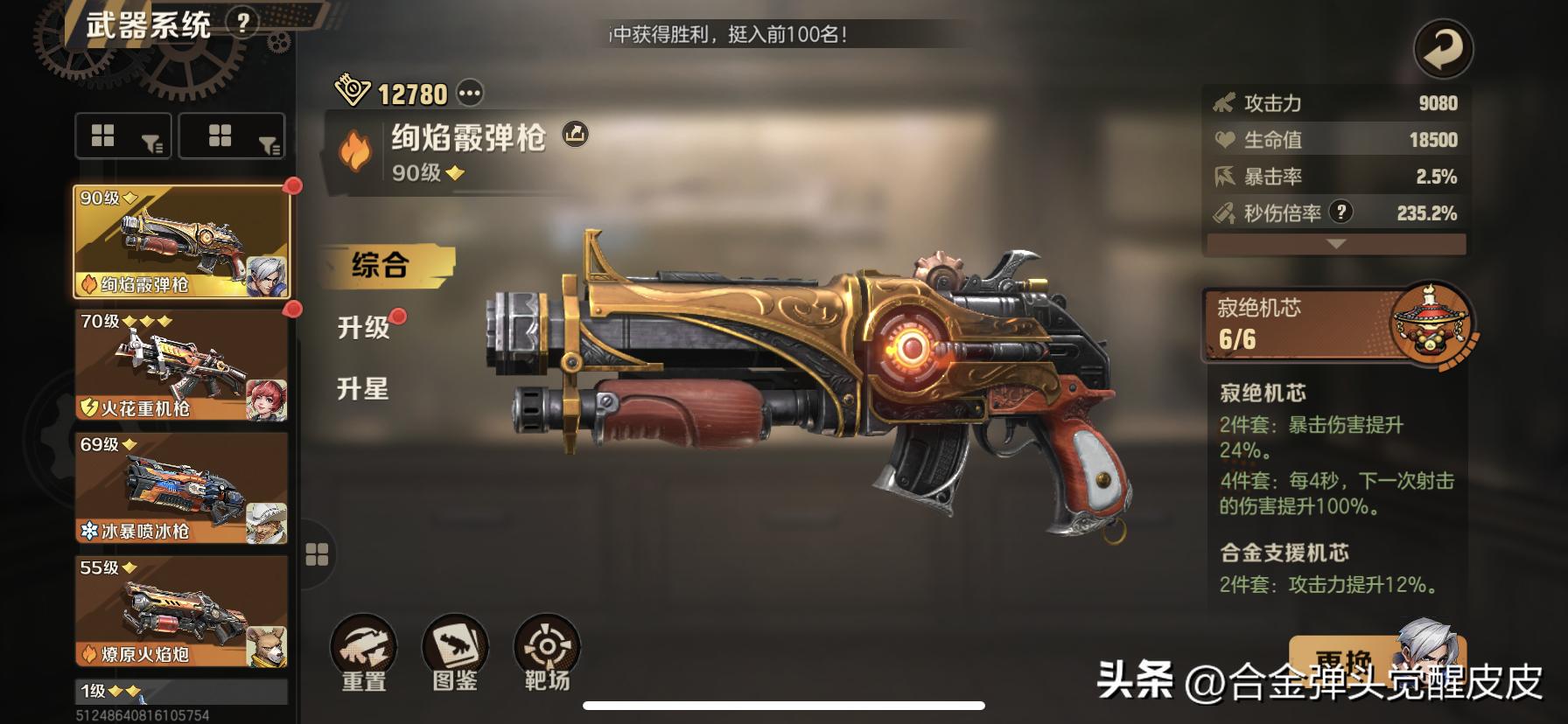Switch to the 升星 tab
Screen dimensions: 1568x724
tap(361, 388)
